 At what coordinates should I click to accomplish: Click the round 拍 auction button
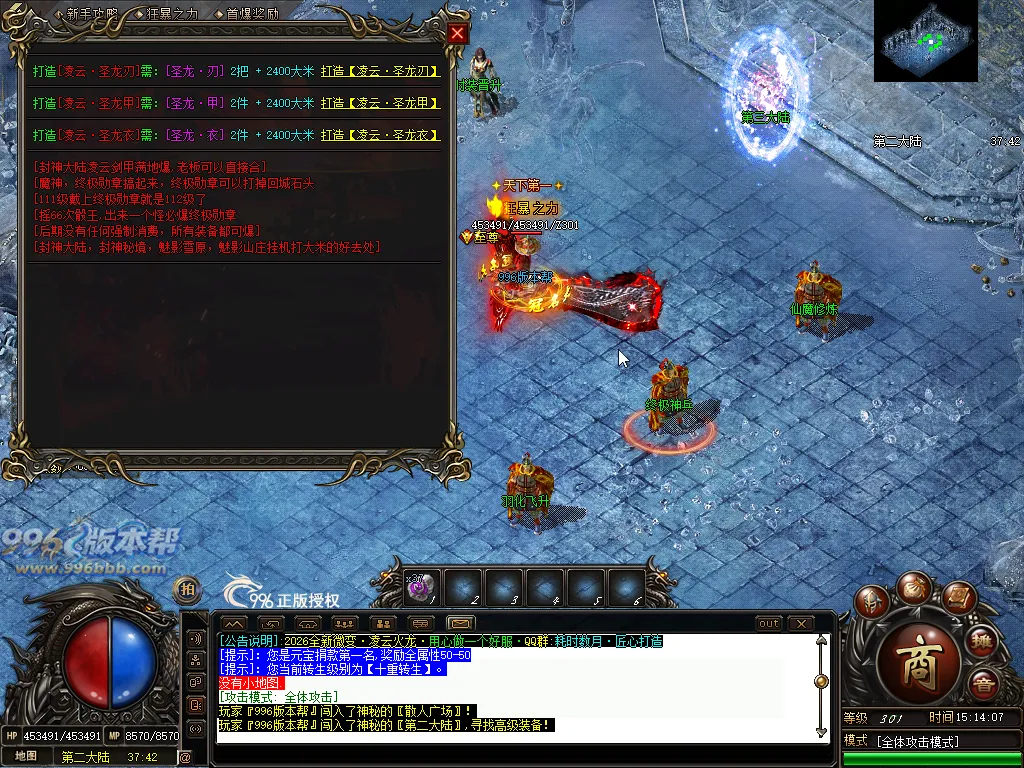(x=186, y=588)
